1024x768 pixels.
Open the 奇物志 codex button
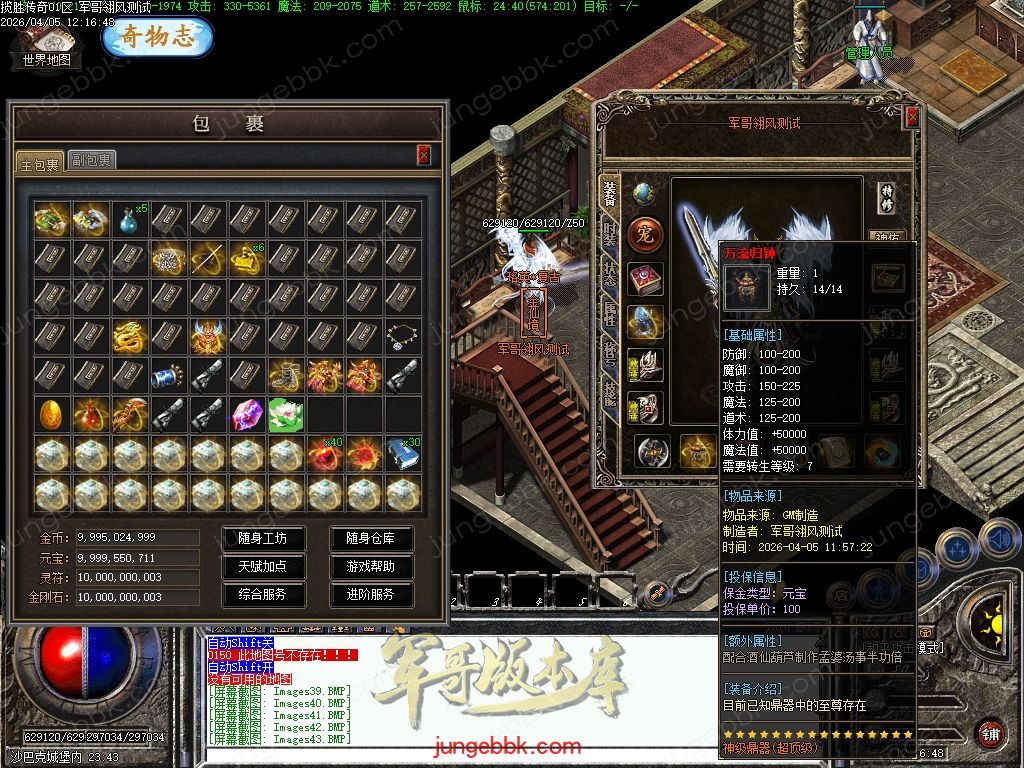(157, 37)
